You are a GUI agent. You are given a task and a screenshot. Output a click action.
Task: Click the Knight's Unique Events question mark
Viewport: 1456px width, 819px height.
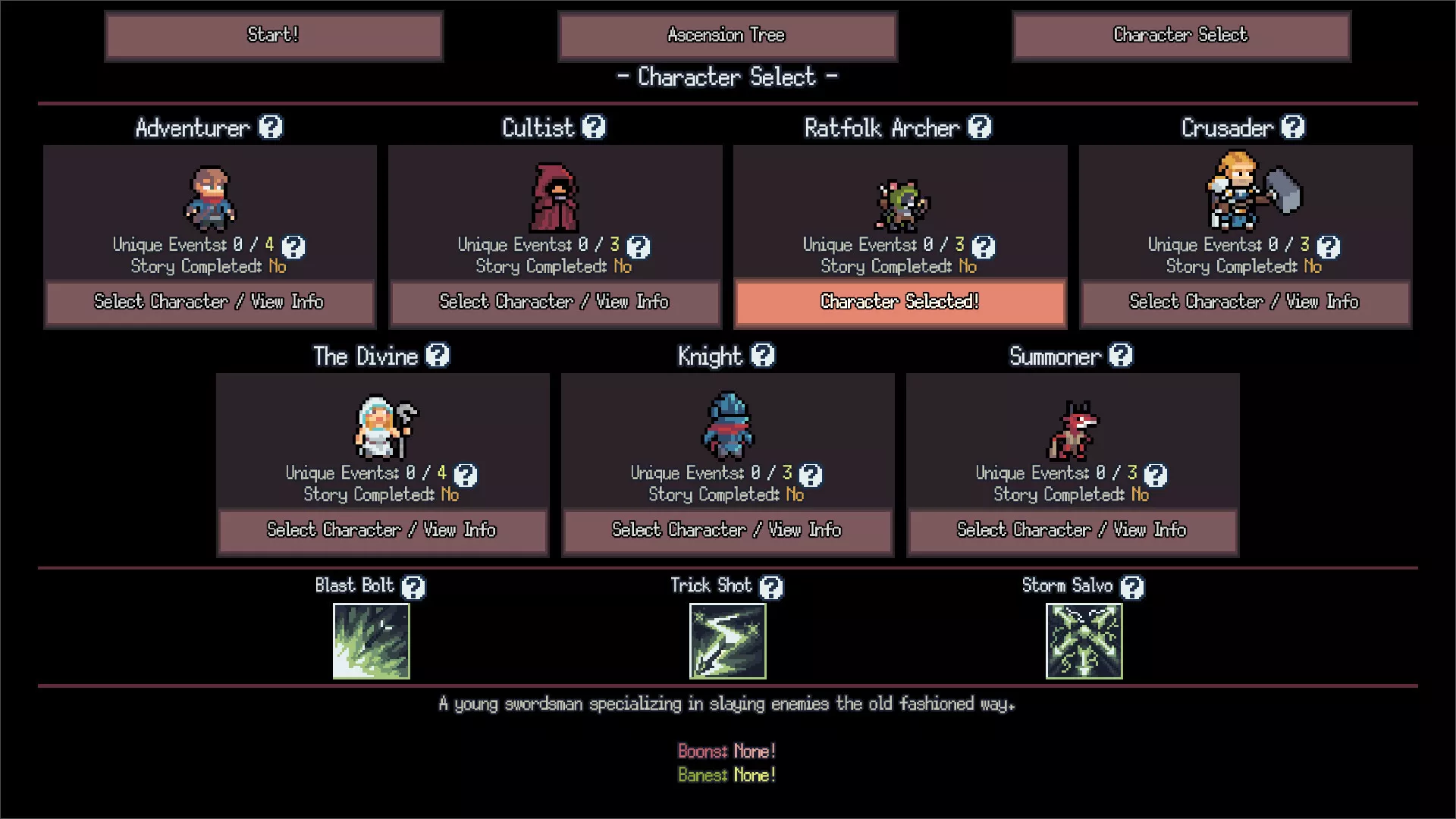[811, 475]
